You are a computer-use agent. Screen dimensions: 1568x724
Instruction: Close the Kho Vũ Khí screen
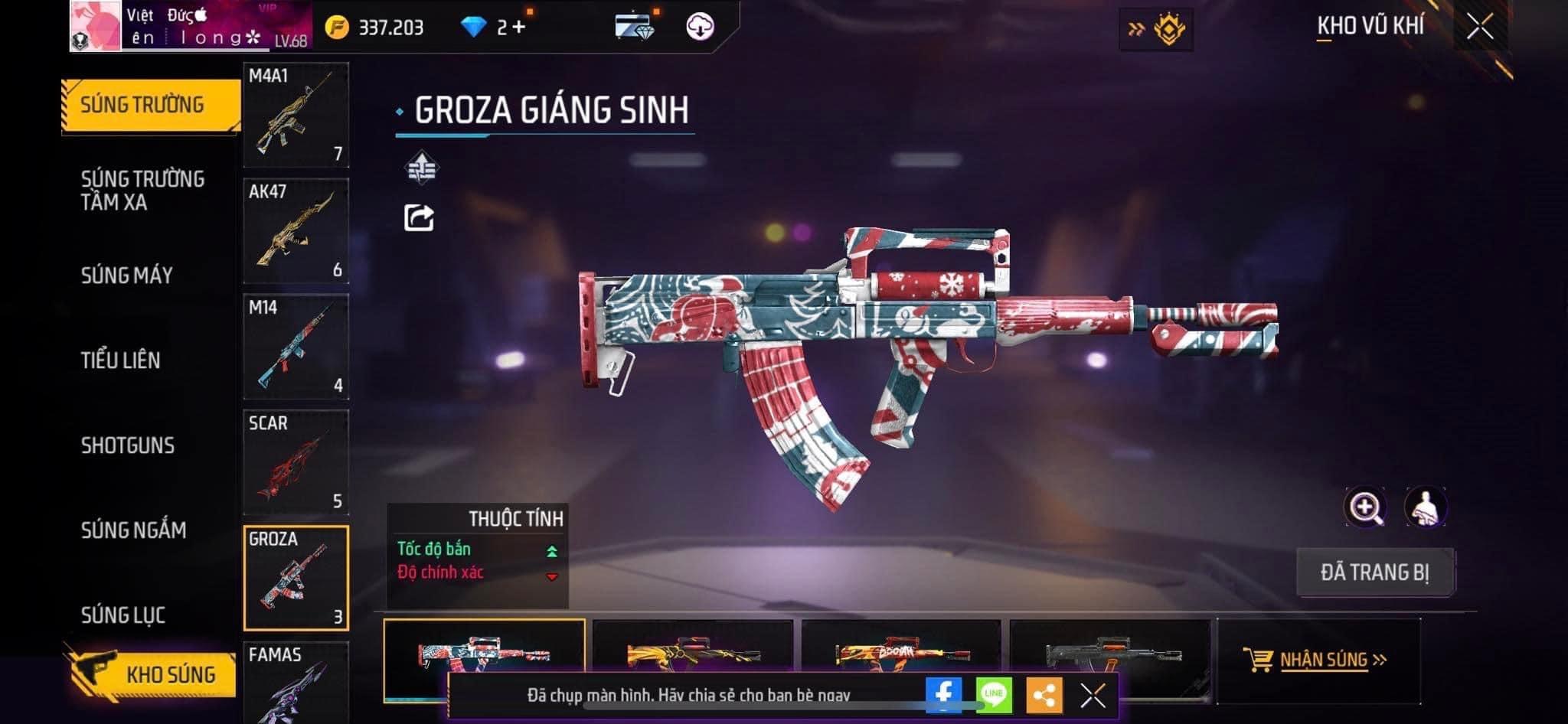point(1480,27)
